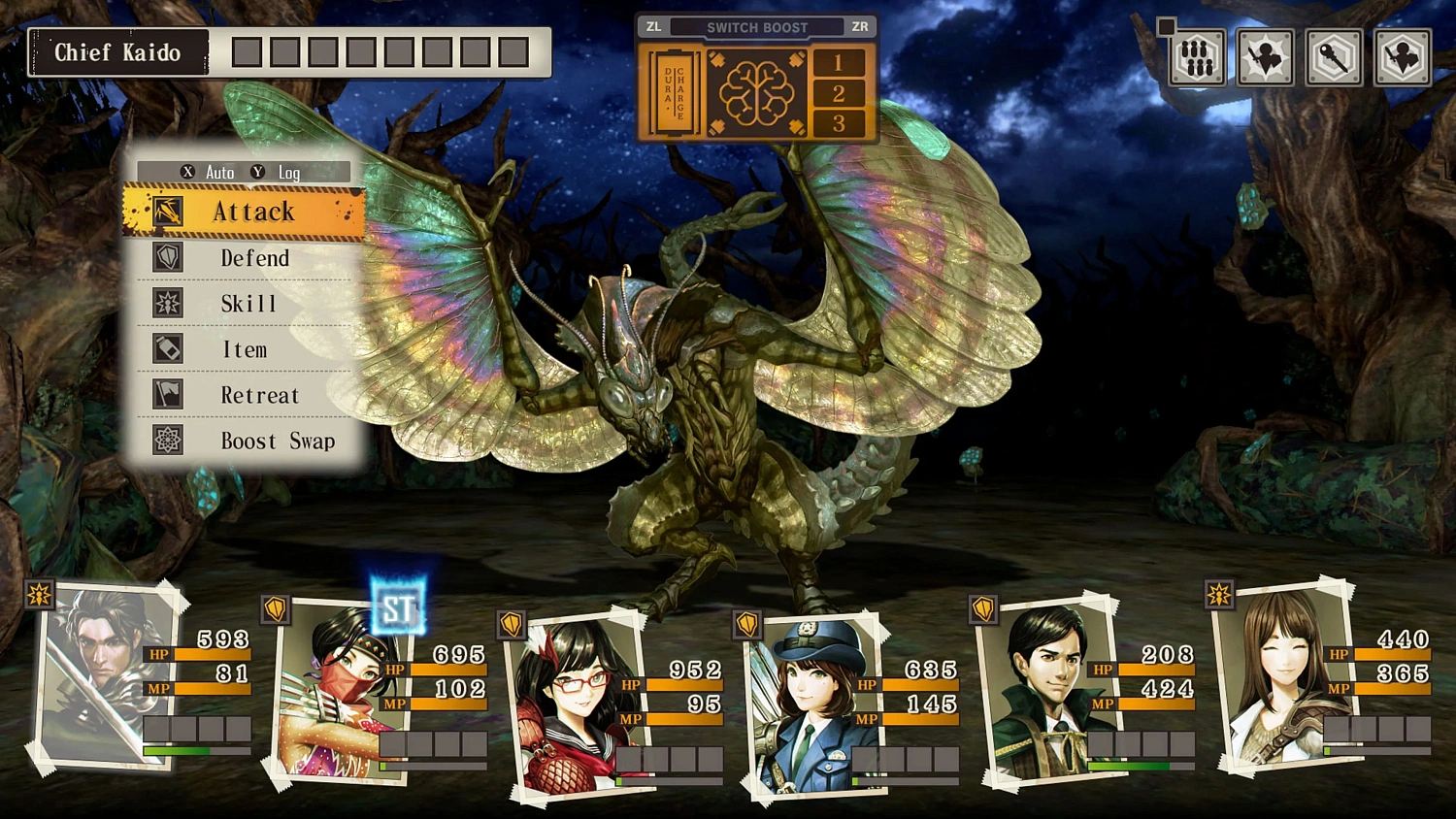Click the Skill star icon in battle menu
Image resolution: width=1456 pixels, height=819 pixels.
(167, 303)
